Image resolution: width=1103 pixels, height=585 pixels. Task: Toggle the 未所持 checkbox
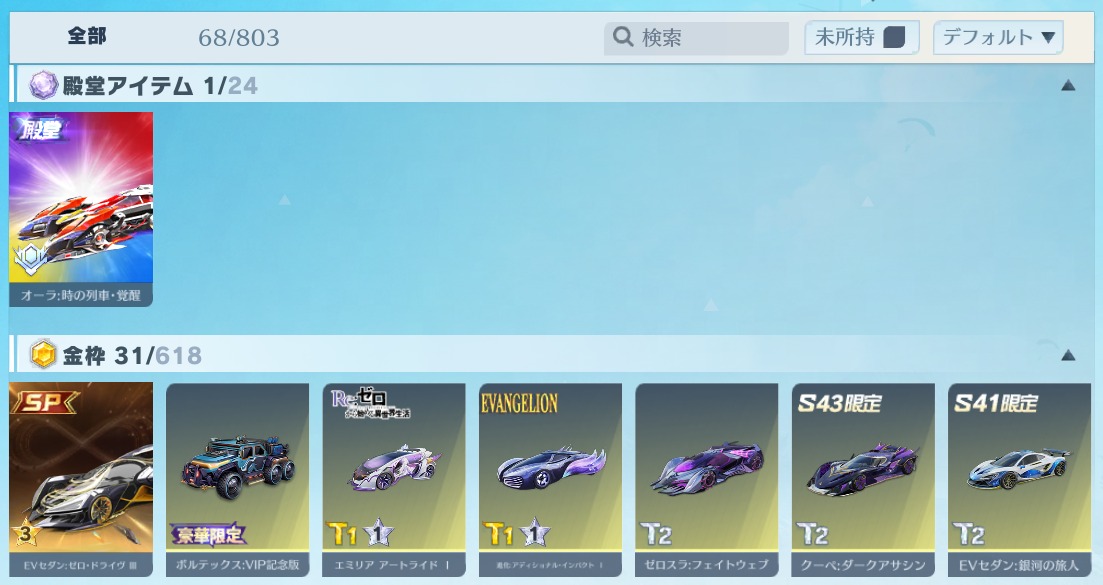894,38
